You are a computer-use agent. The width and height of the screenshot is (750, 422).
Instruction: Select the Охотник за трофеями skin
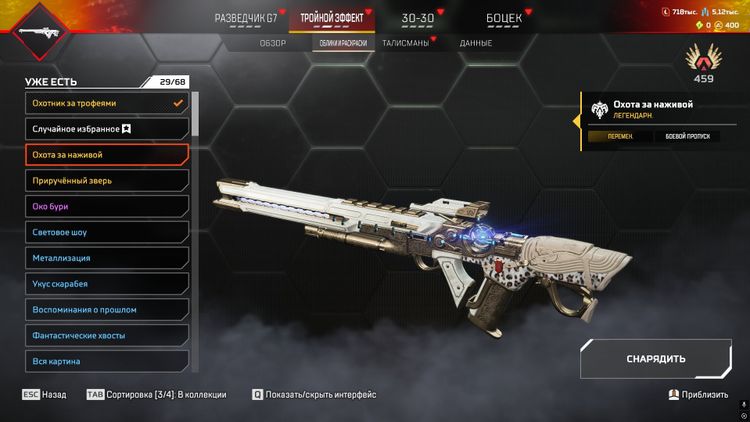tap(106, 103)
